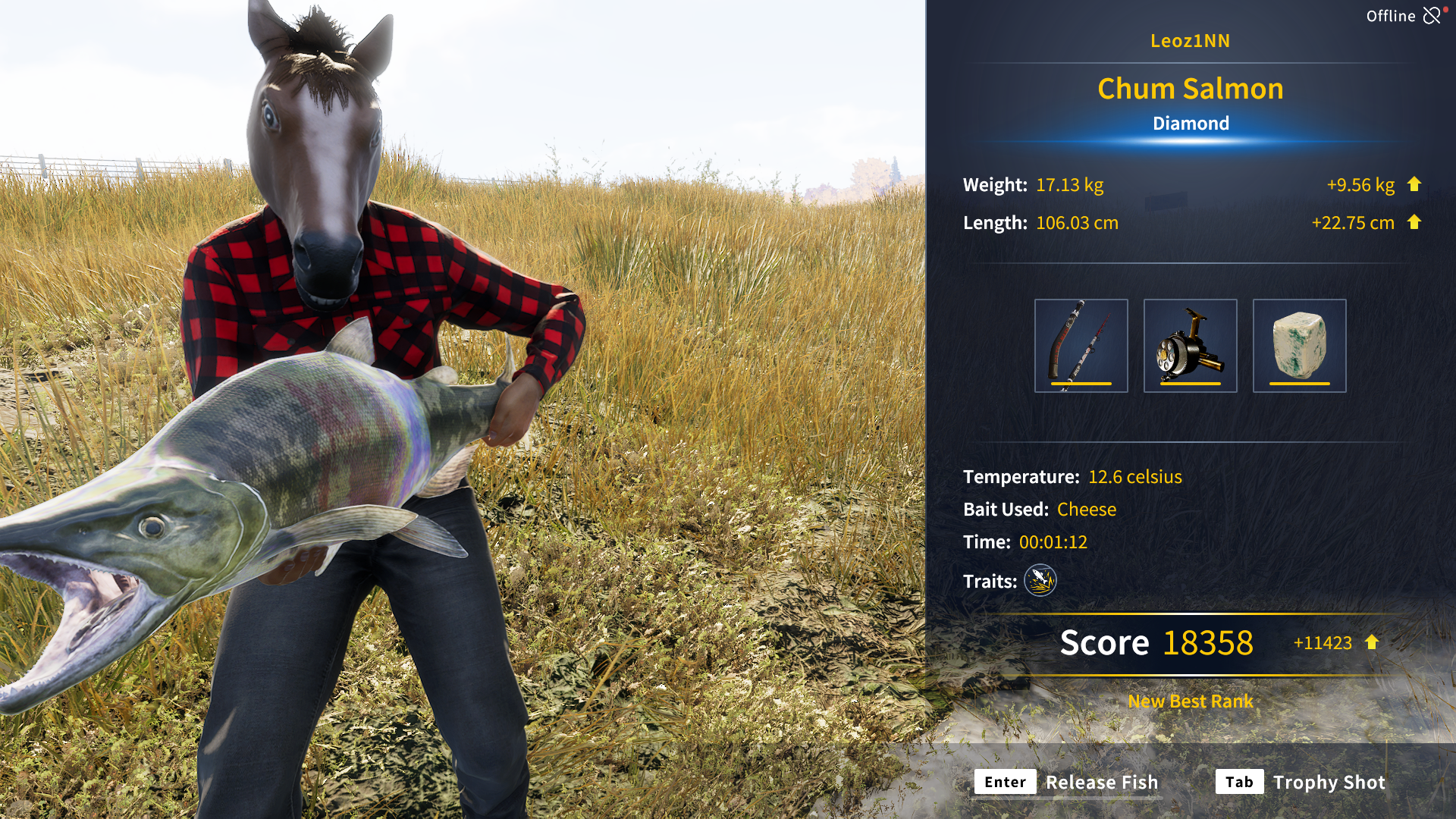This screenshot has height=819, width=1456.
Task: Select the Release Fish action
Action: [1103, 782]
